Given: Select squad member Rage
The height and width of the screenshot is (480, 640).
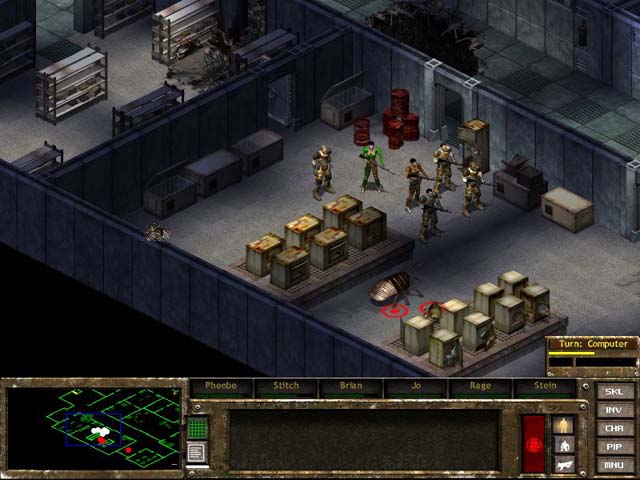Looking at the screenshot, I should [480, 386].
